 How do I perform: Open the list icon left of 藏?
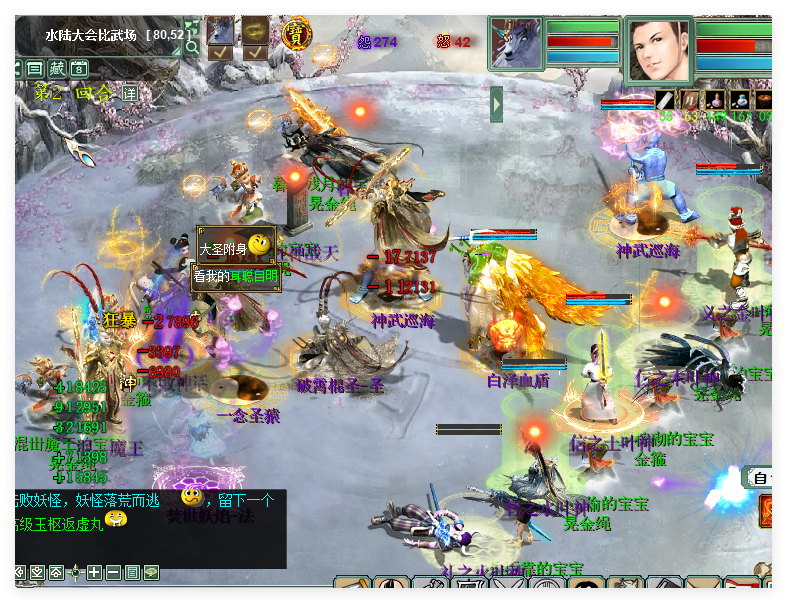point(35,69)
